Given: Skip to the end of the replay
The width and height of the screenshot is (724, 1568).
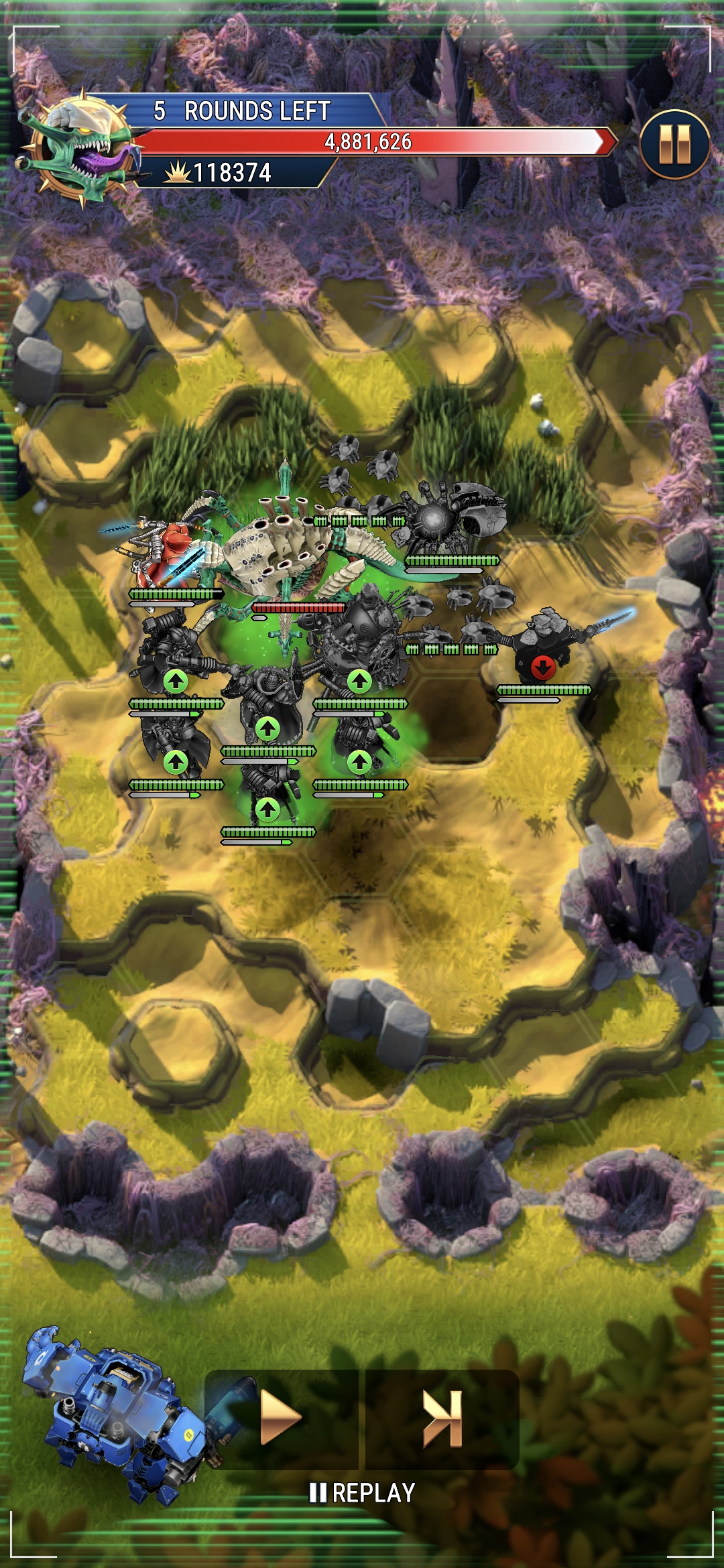Looking at the screenshot, I should 442,1417.
